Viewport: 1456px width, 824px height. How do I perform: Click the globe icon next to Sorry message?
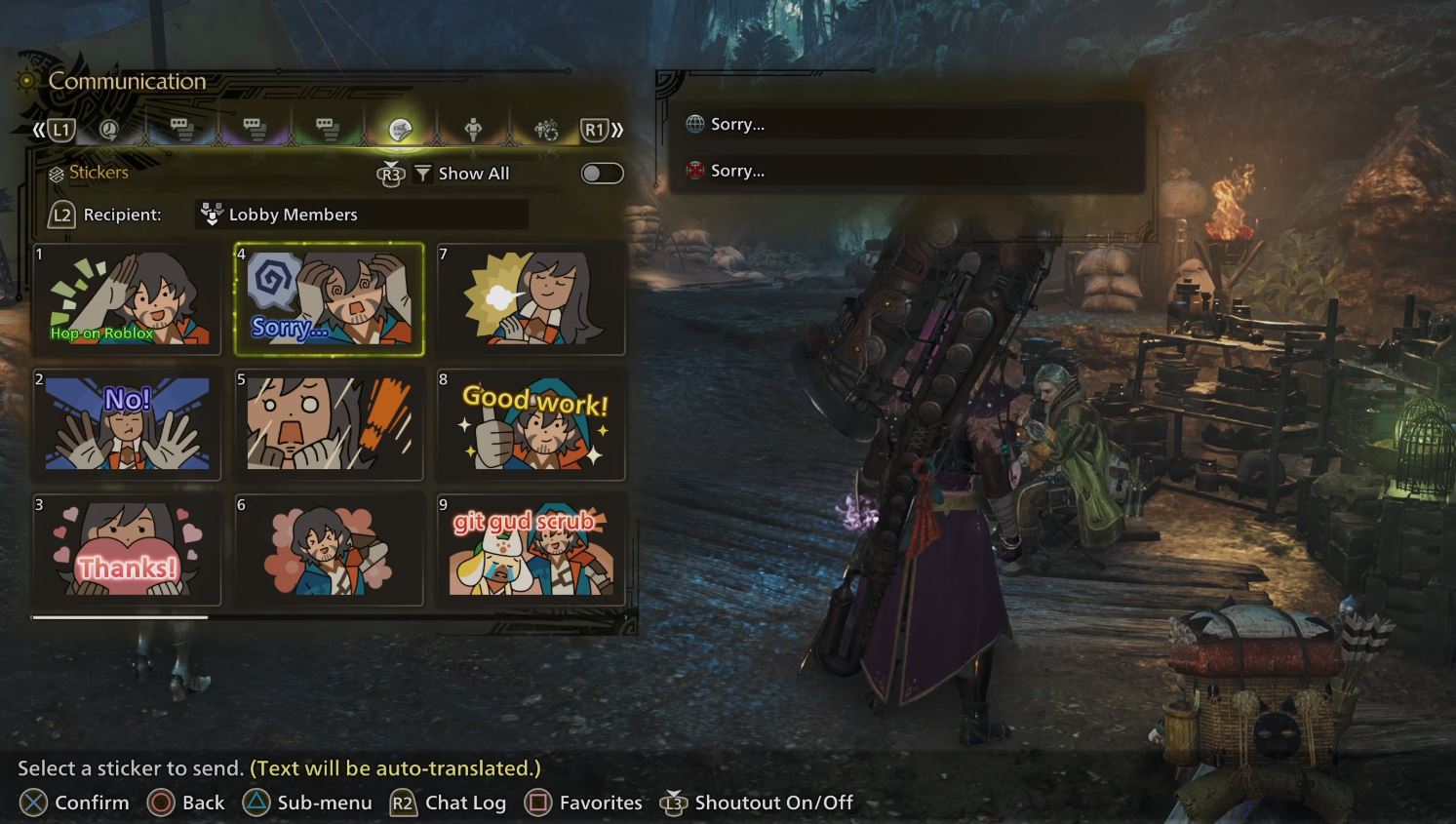[694, 124]
